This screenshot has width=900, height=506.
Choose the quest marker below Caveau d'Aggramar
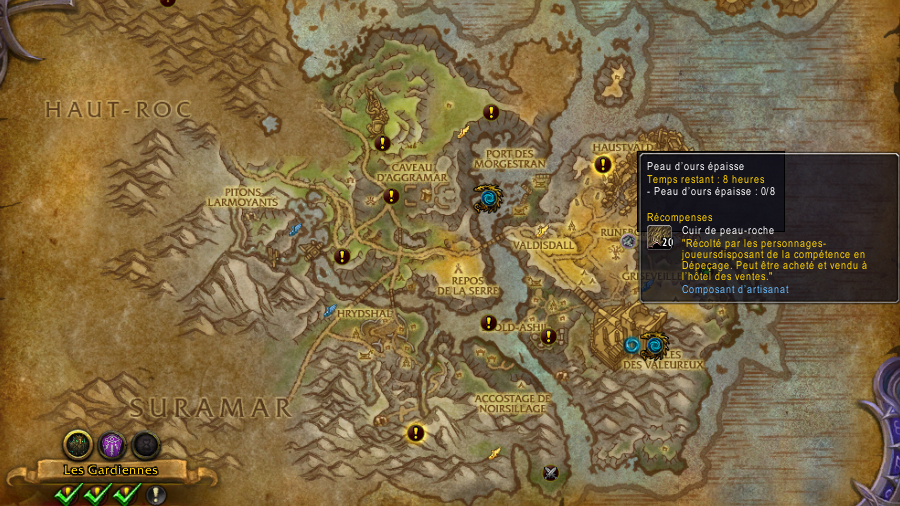point(391,197)
